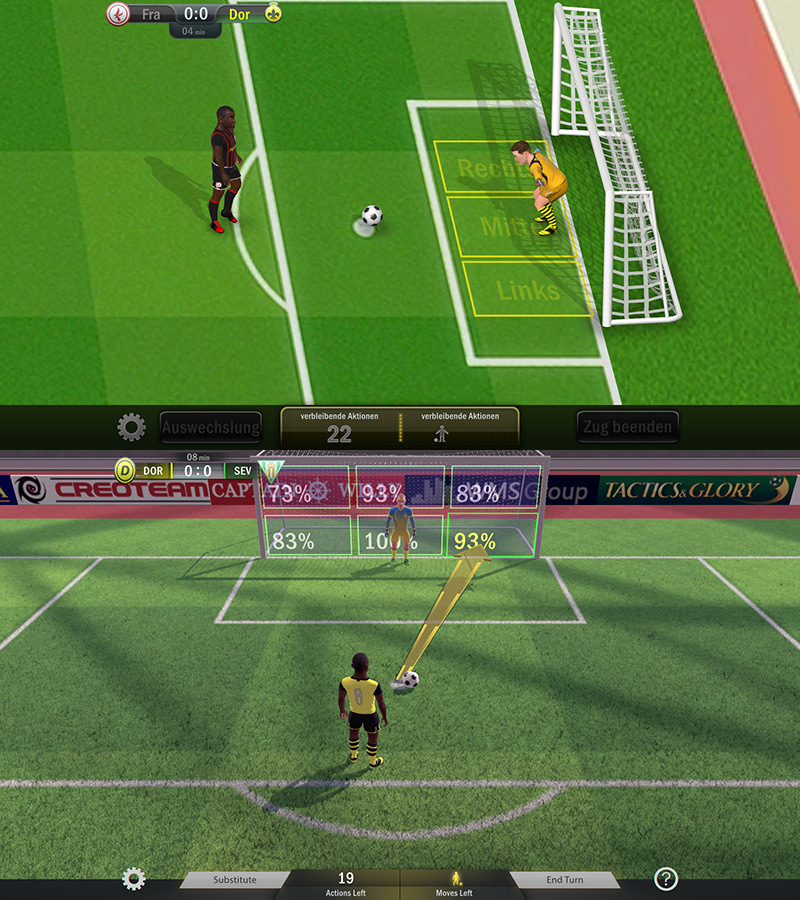
Task: End the turn with Zug beenden
Action: (x=627, y=427)
